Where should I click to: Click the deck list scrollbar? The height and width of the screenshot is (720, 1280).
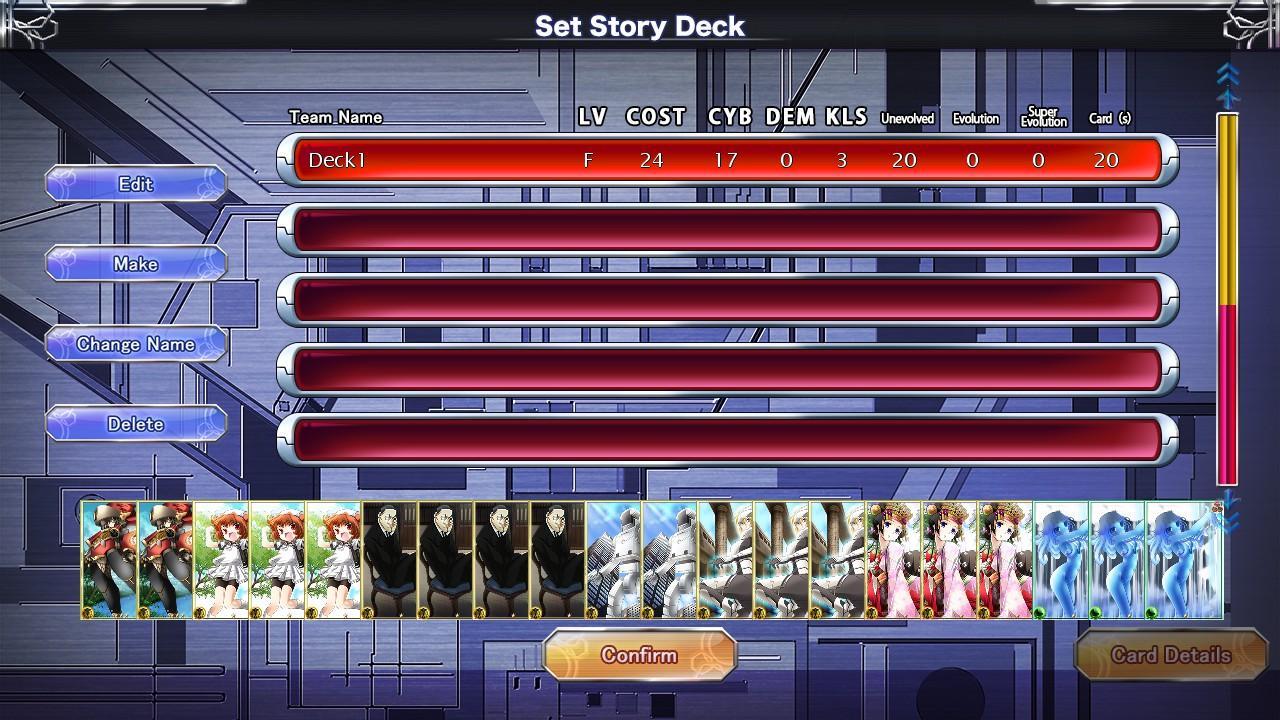(x=1227, y=300)
